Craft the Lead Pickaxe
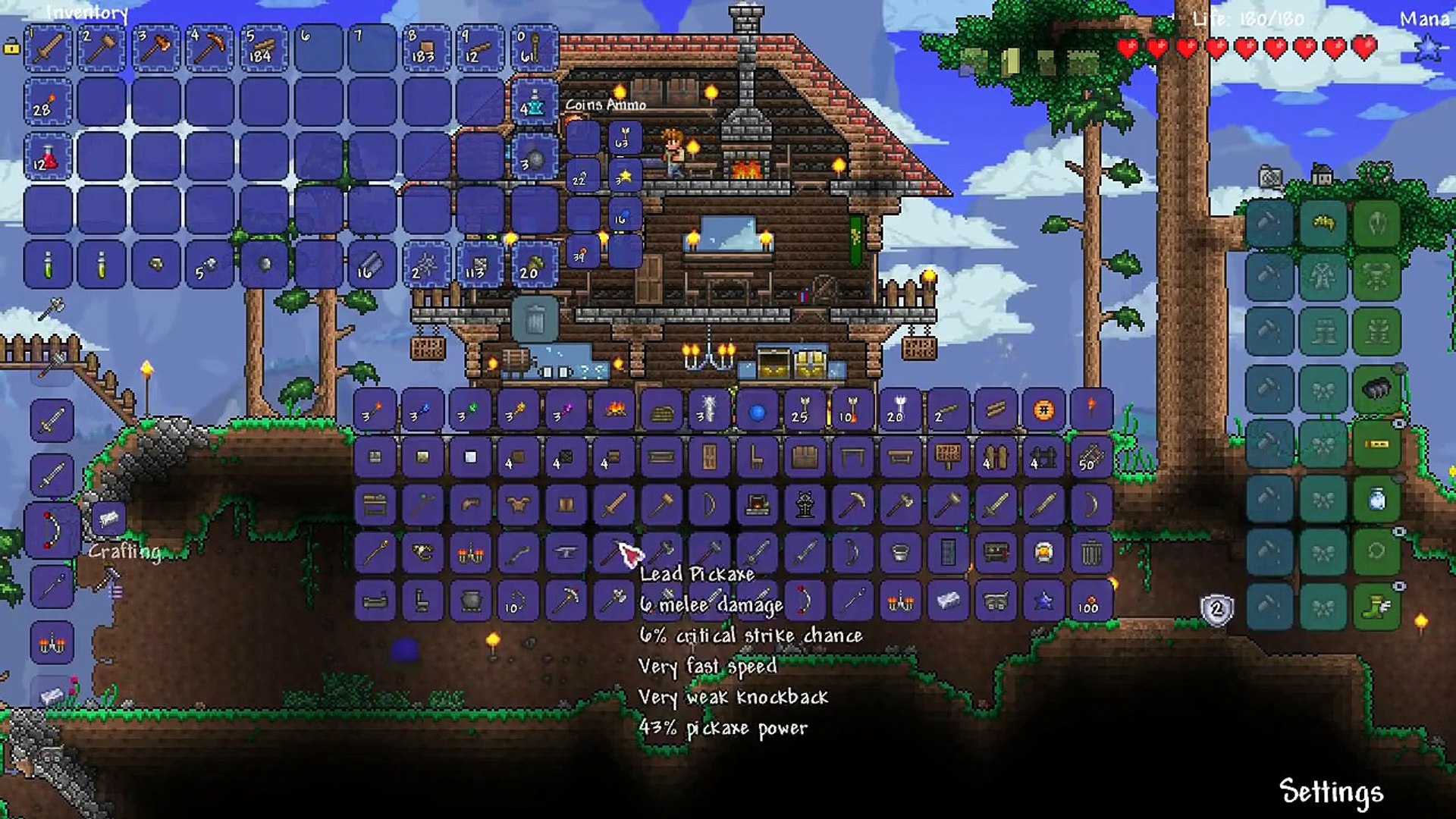This screenshot has height=819, width=1456. pos(613,553)
